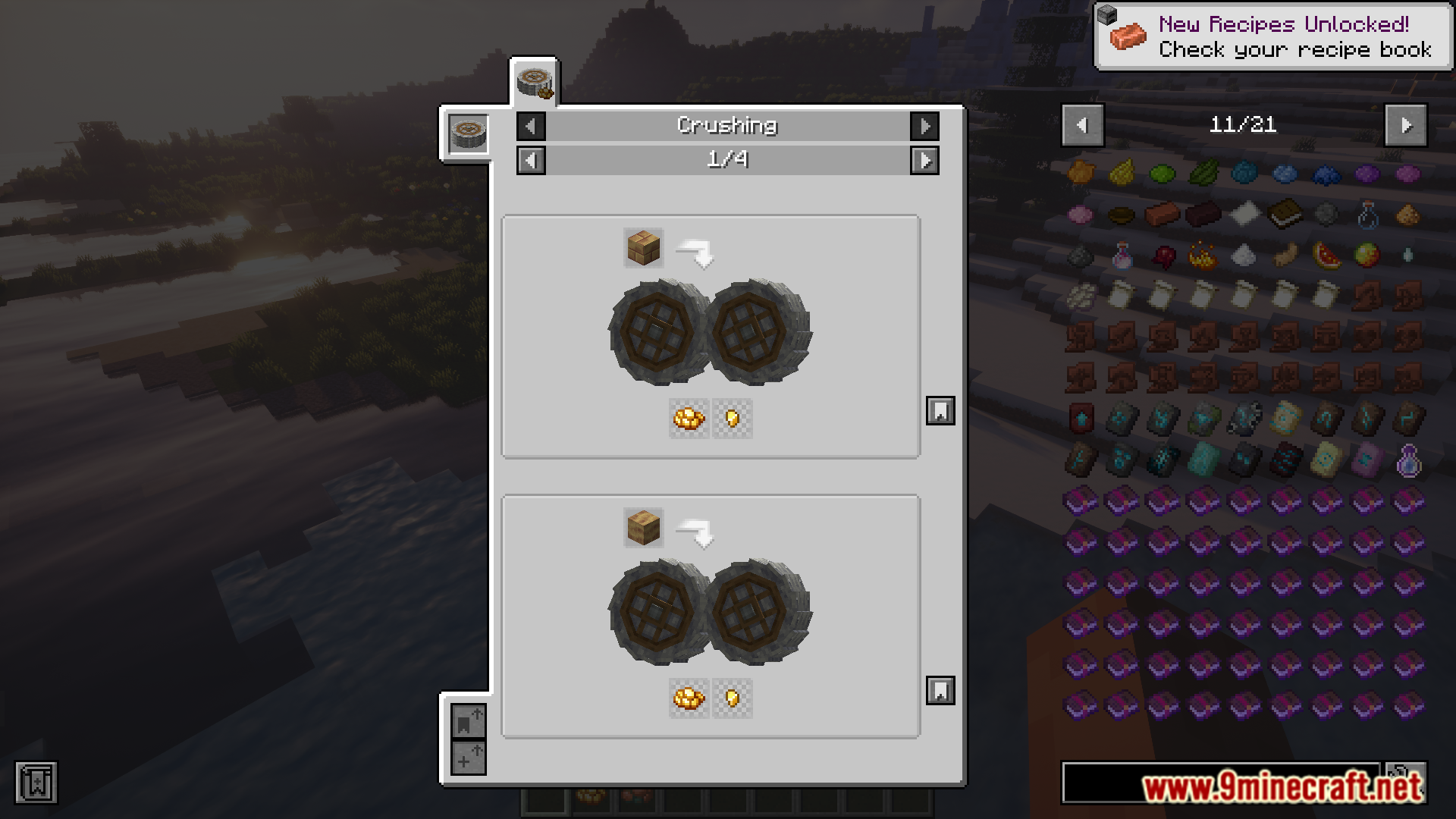Advance to the next Crushing recipe page
1456x819 pixels.
(x=924, y=160)
